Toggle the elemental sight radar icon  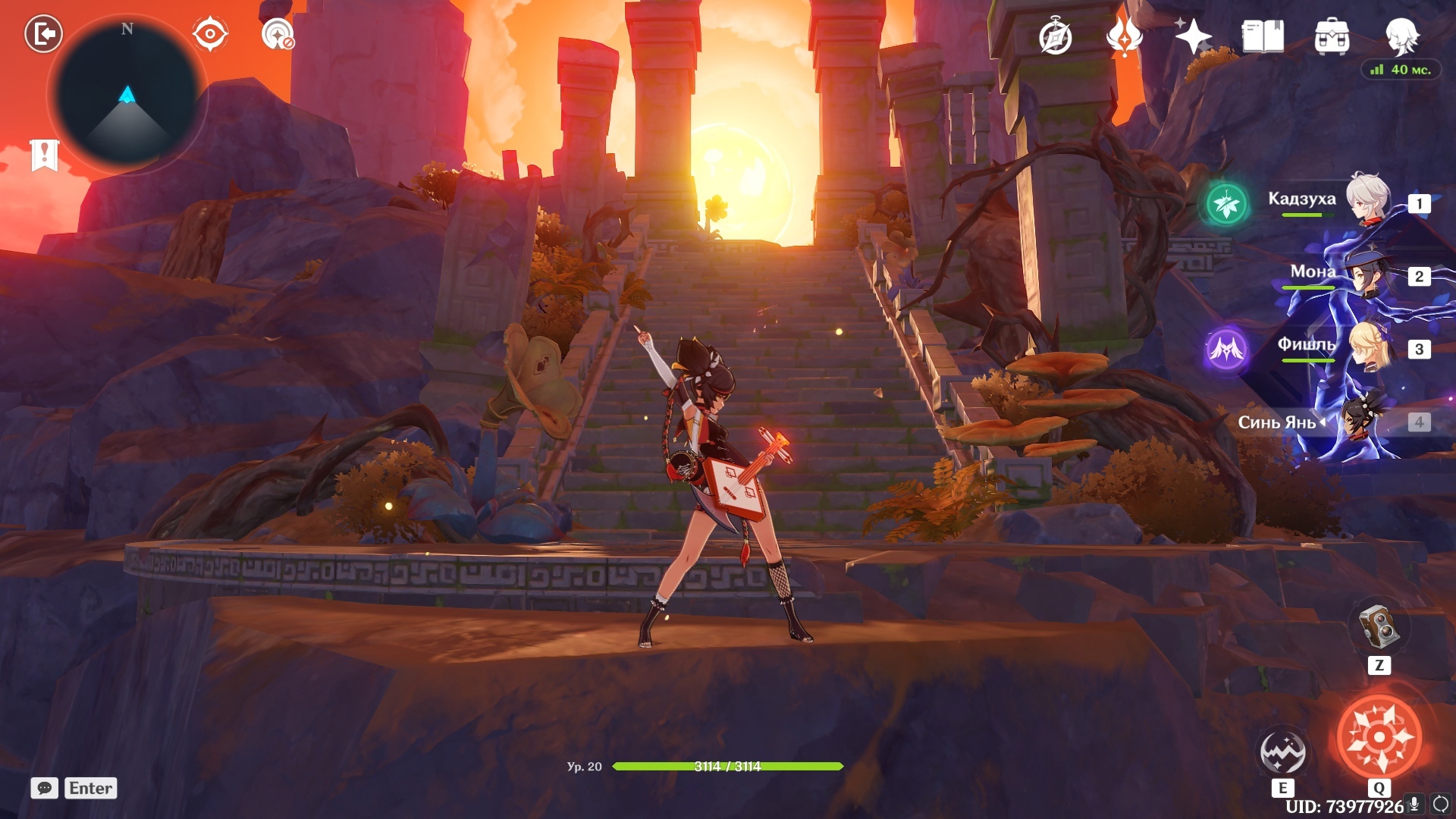point(278,34)
